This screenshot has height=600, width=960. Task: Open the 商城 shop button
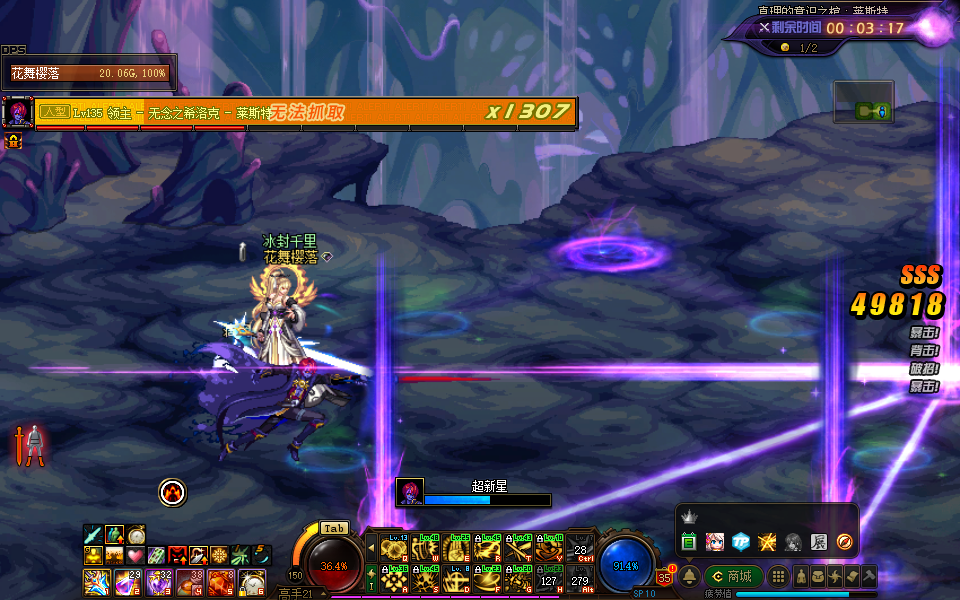pos(734,577)
